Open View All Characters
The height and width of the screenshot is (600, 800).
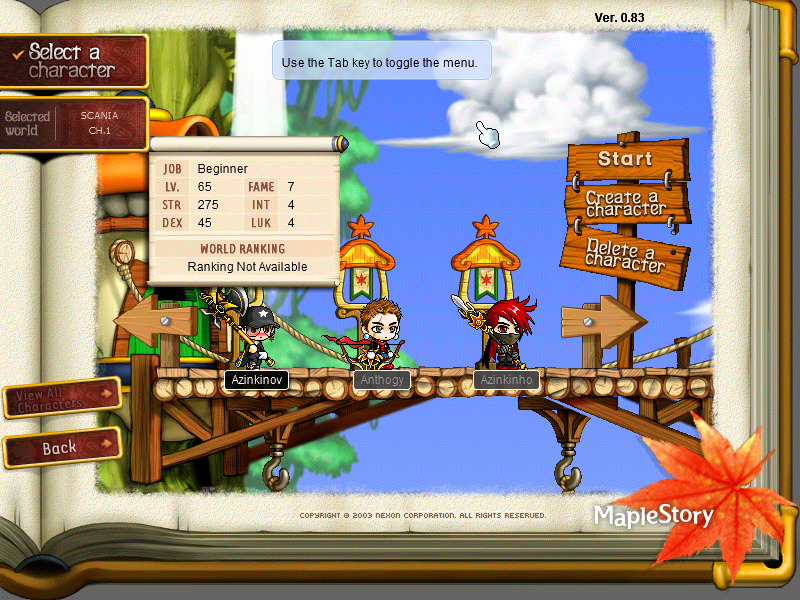62,399
